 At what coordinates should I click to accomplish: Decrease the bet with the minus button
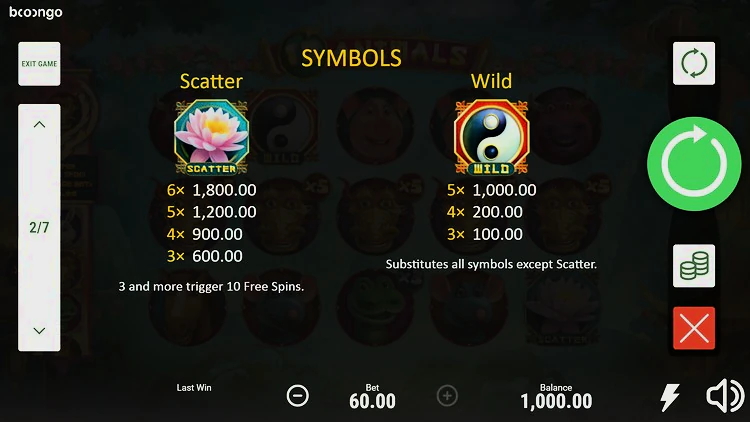pyautogui.click(x=298, y=396)
